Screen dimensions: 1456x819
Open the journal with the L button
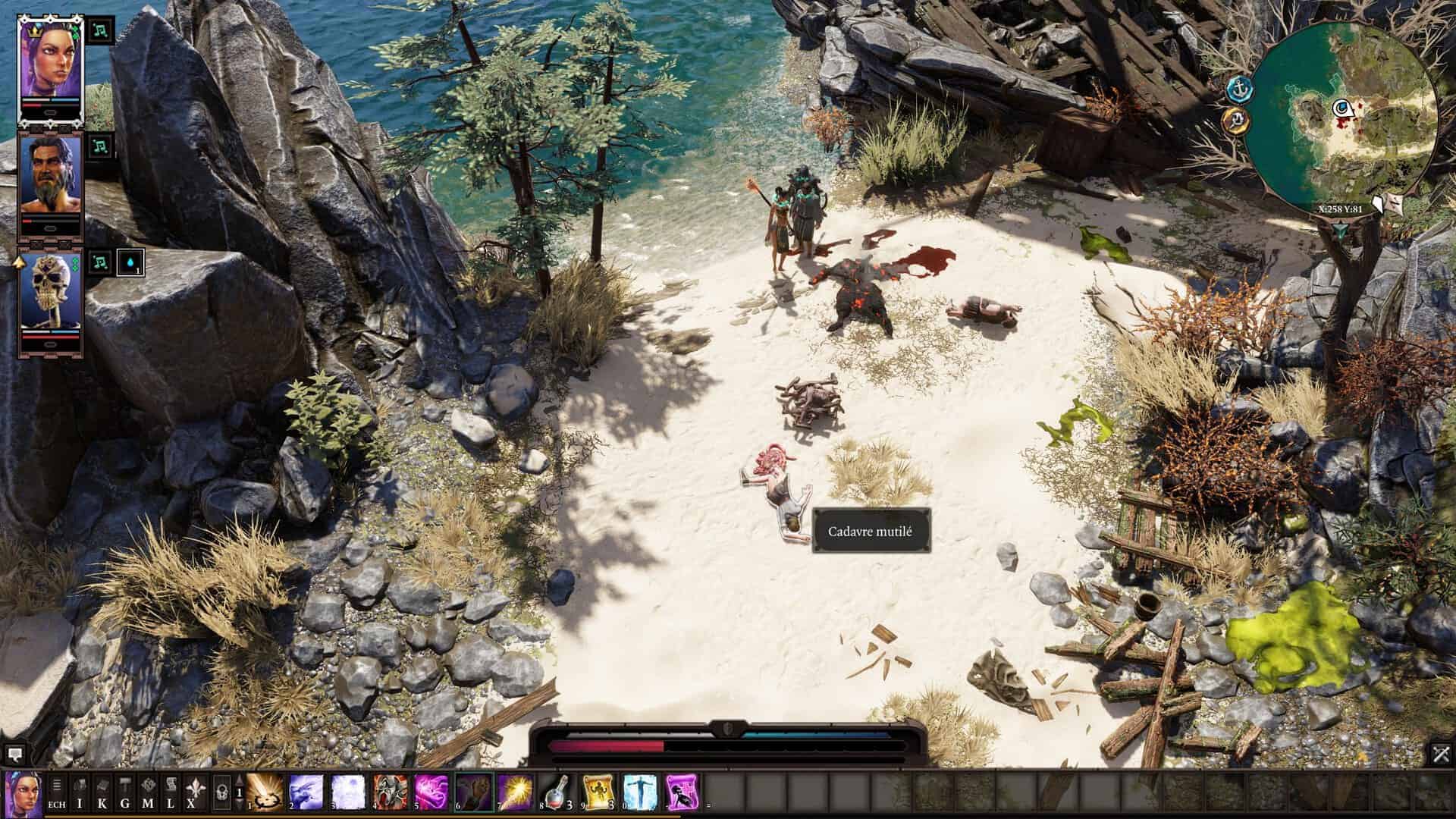click(x=171, y=792)
